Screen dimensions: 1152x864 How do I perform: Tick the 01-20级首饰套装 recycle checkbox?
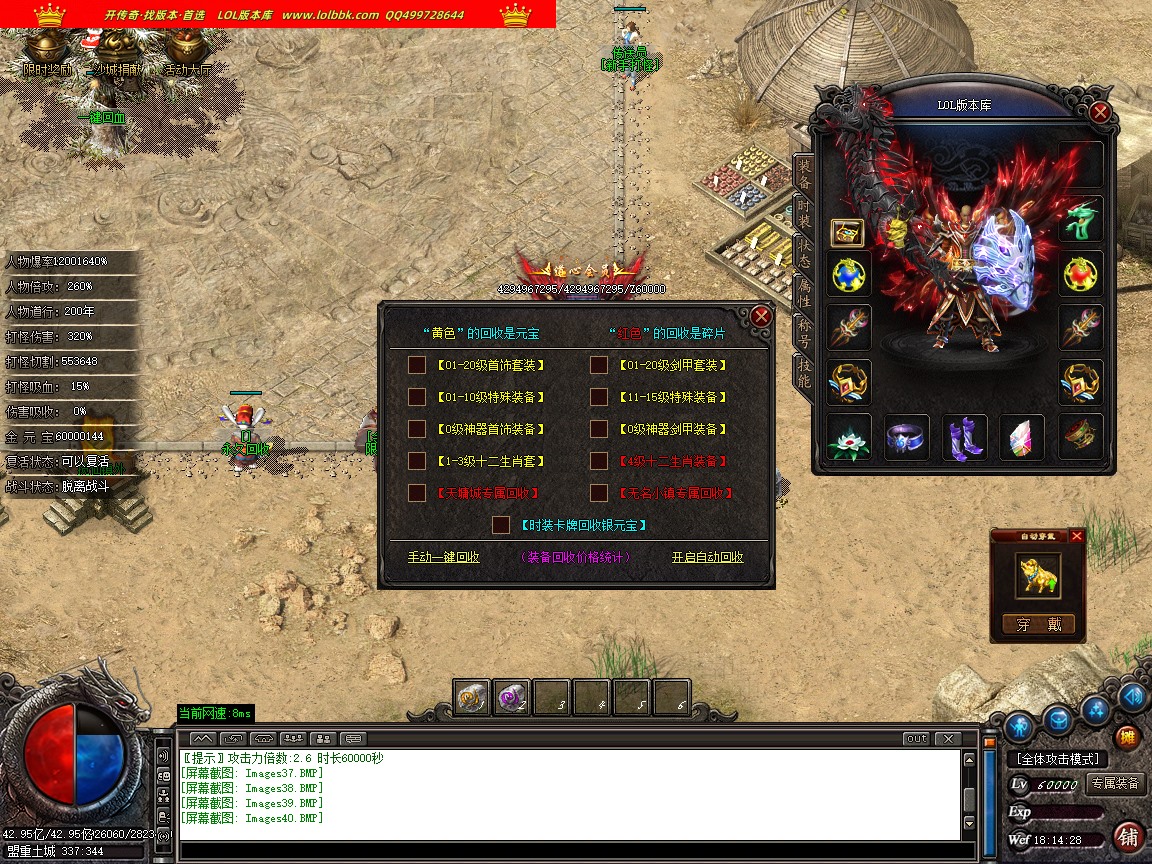coord(417,365)
